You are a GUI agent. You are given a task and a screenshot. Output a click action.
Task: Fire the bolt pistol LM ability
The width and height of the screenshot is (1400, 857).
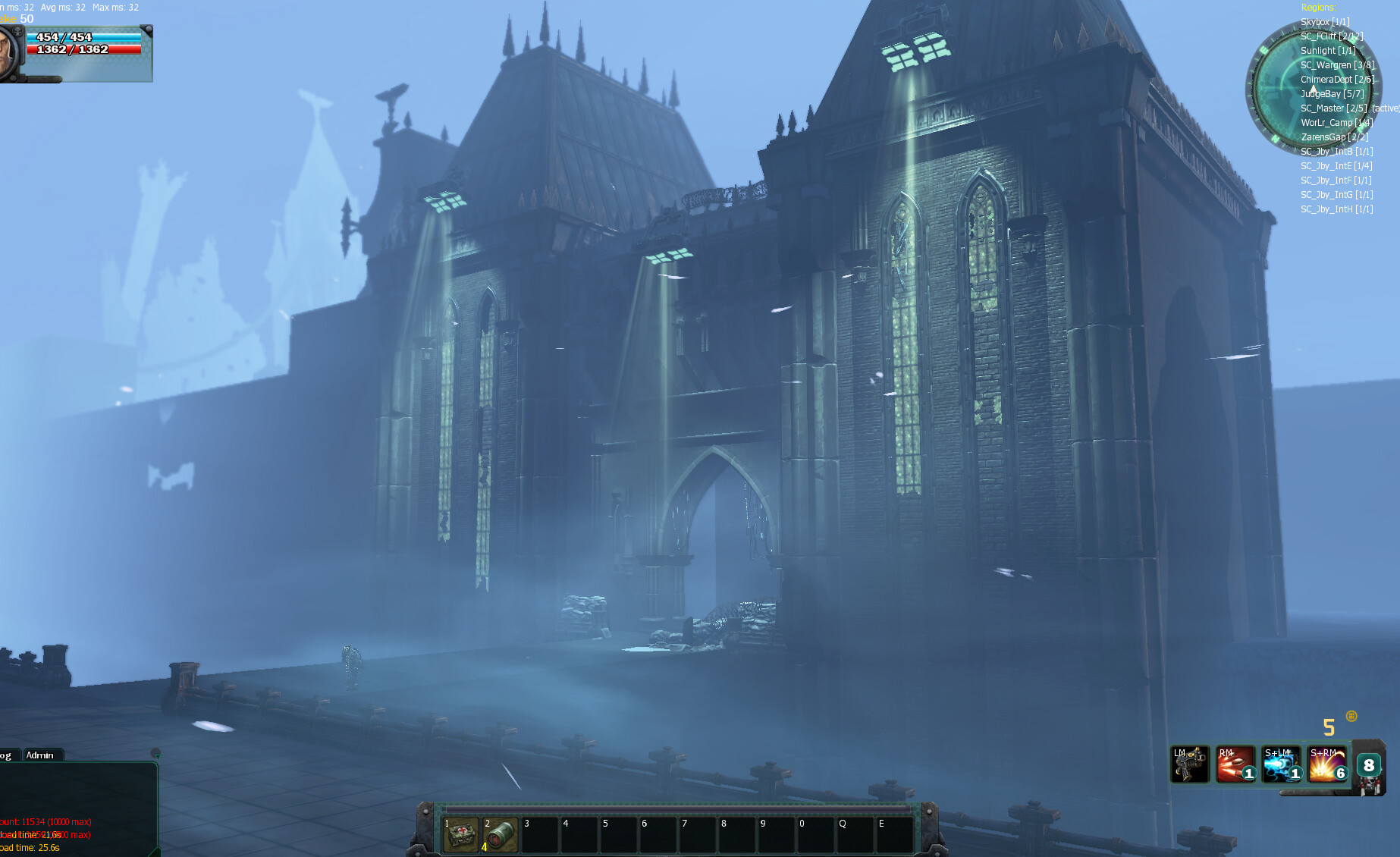[x=1189, y=764]
